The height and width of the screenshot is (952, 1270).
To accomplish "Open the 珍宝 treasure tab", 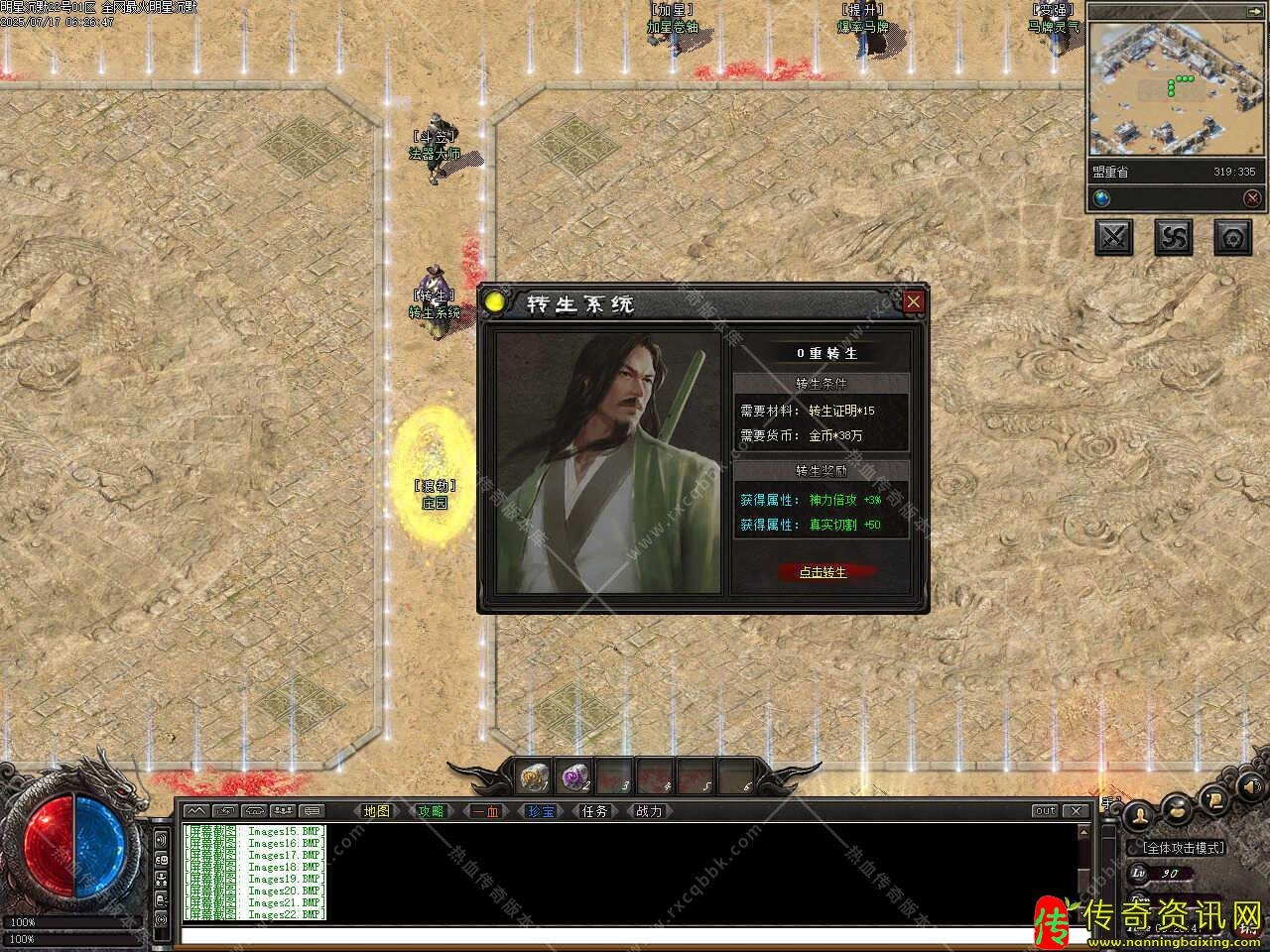I will [541, 811].
